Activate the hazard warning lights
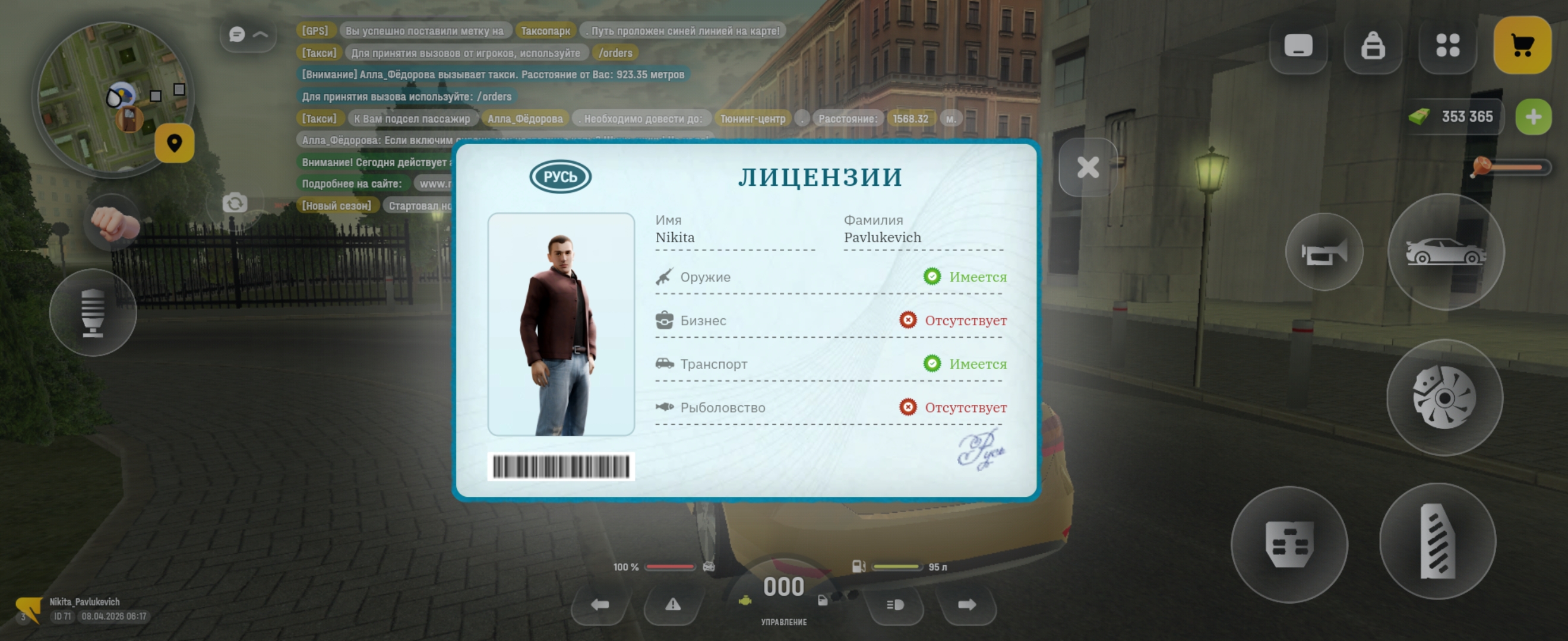The height and width of the screenshot is (641, 1568). [672, 605]
